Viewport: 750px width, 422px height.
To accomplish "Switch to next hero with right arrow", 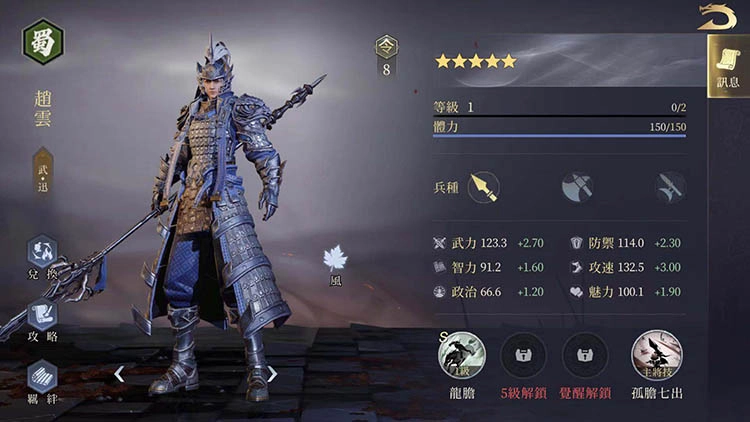I will click(271, 374).
